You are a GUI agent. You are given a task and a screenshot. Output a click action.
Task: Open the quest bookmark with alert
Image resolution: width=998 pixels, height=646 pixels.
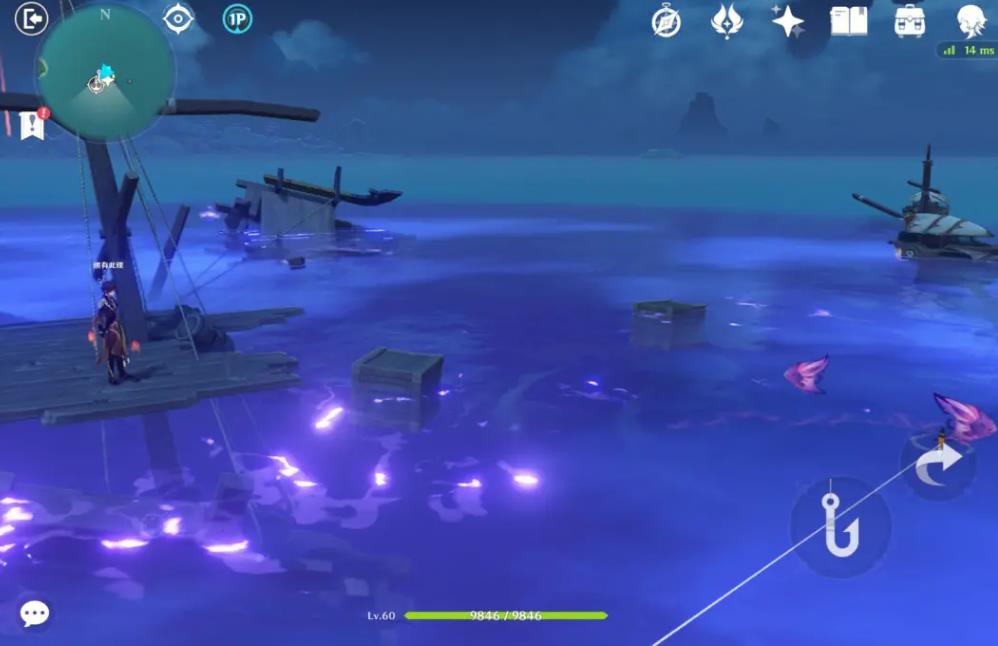coord(32,124)
